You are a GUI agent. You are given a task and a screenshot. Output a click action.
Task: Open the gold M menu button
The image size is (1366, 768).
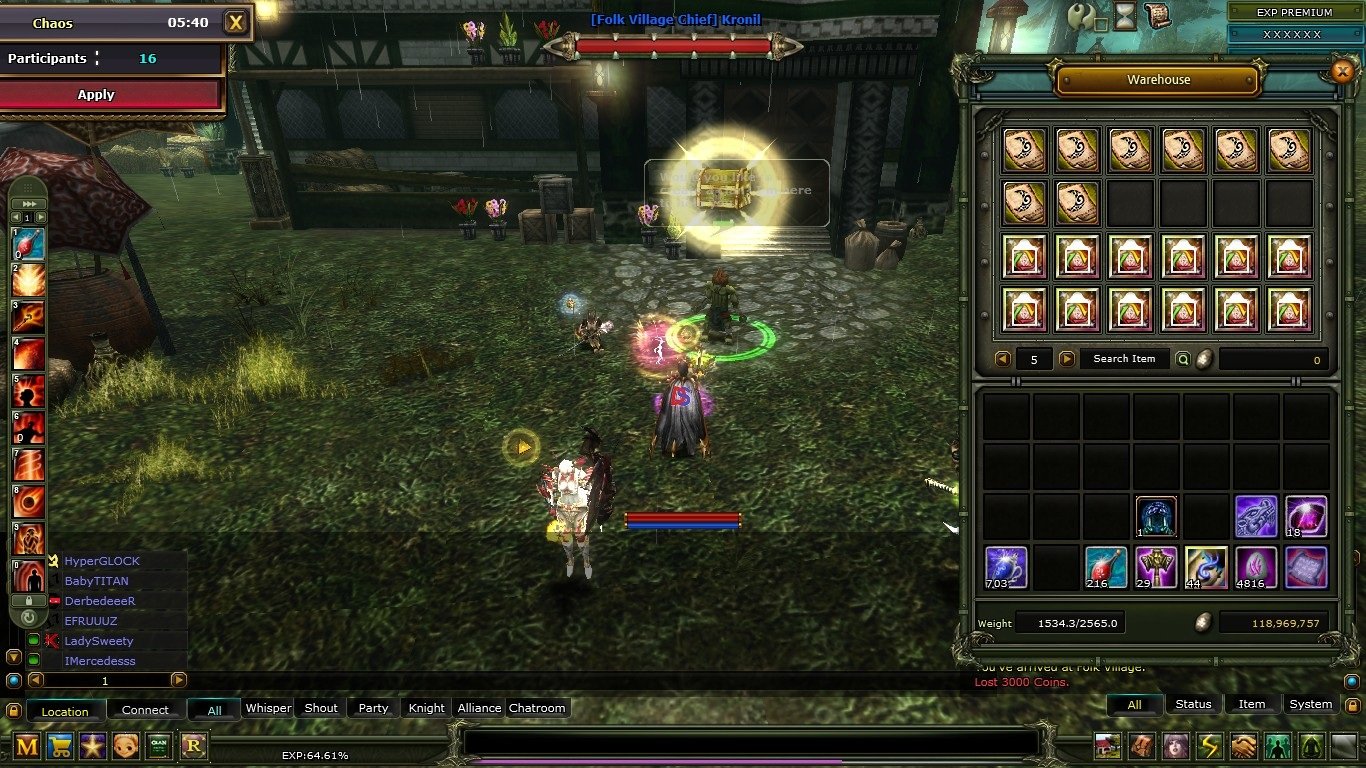pos(27,745)
